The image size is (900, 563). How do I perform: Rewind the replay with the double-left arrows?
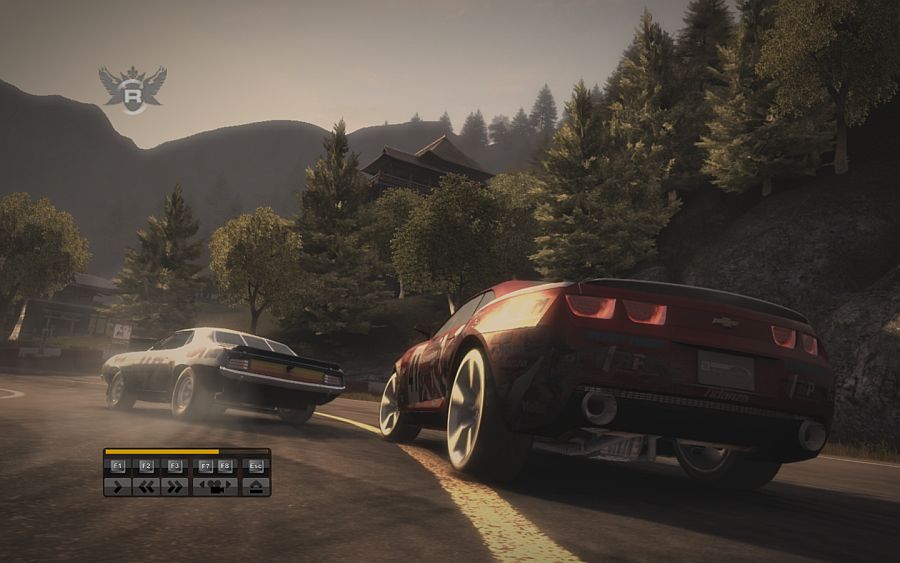pyautogui.click(x=146, y=487)
